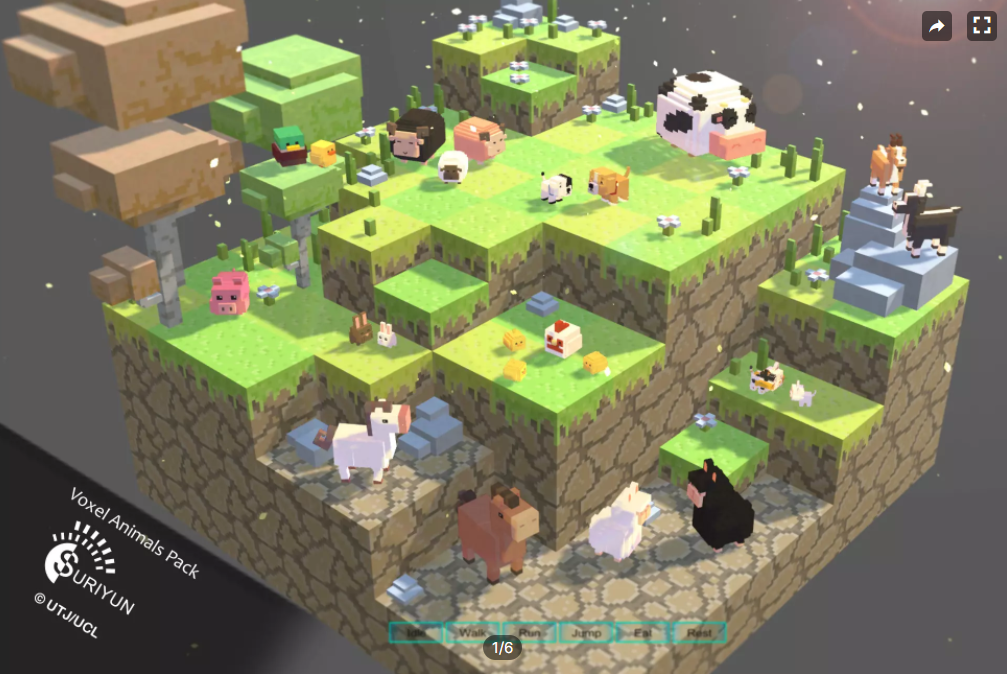The width and height of the screenshot is (1007, 674).
Task: Click the Eat animation button
Action: pos(643,633)
